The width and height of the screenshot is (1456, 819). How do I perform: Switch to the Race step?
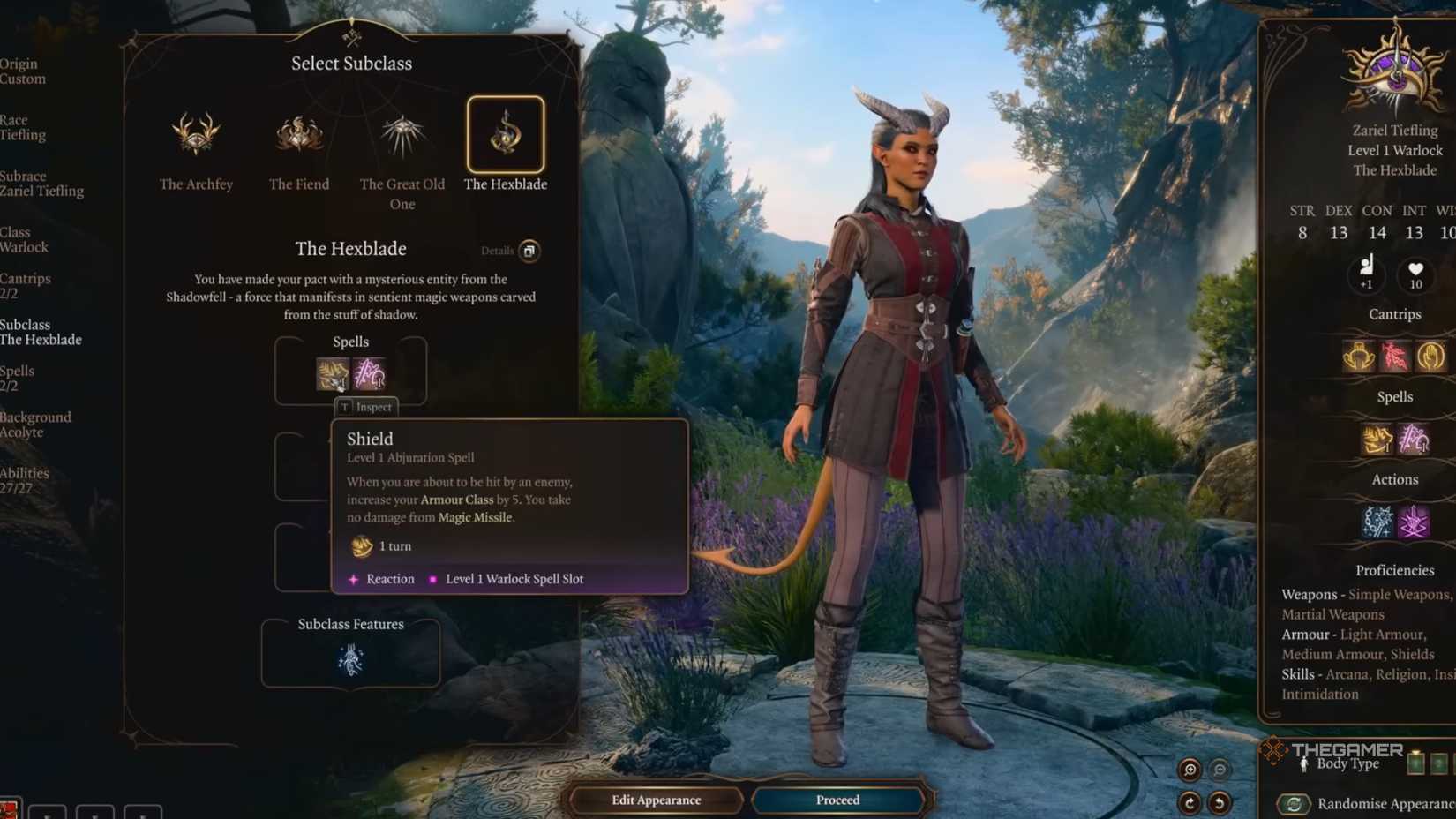point(23,127)
